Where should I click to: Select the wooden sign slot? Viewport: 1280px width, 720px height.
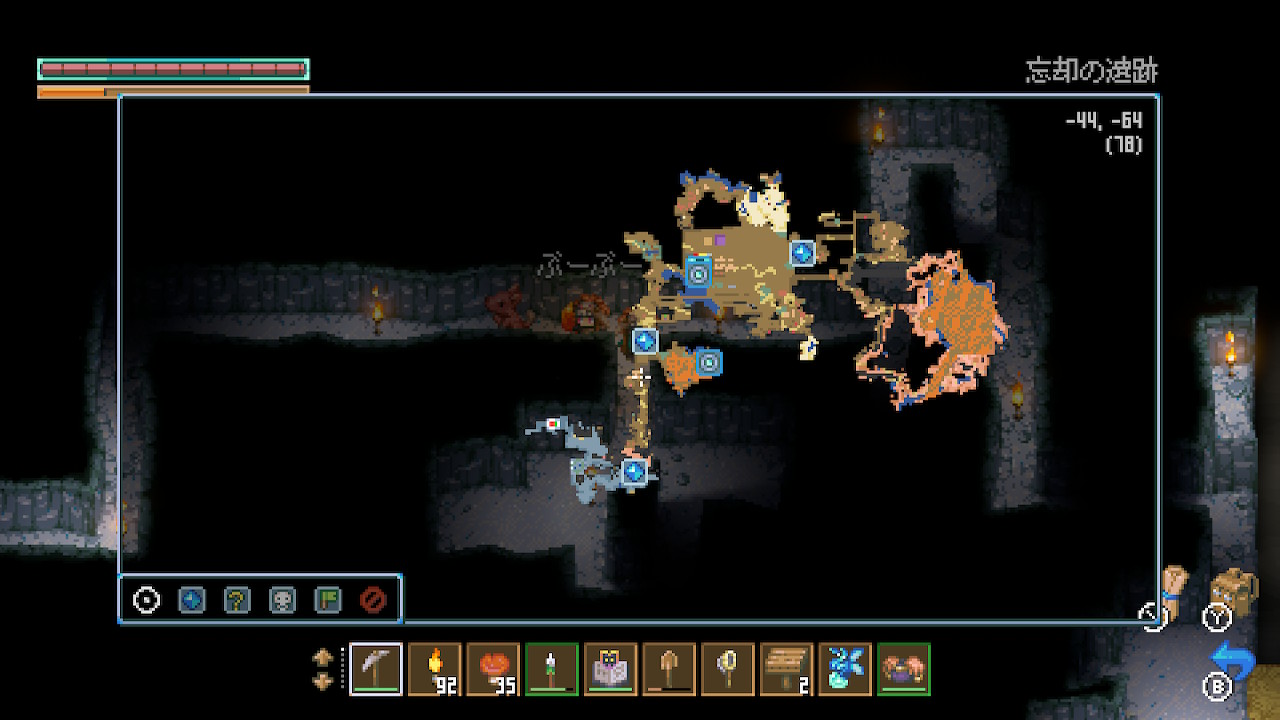[x=786, y=669]
